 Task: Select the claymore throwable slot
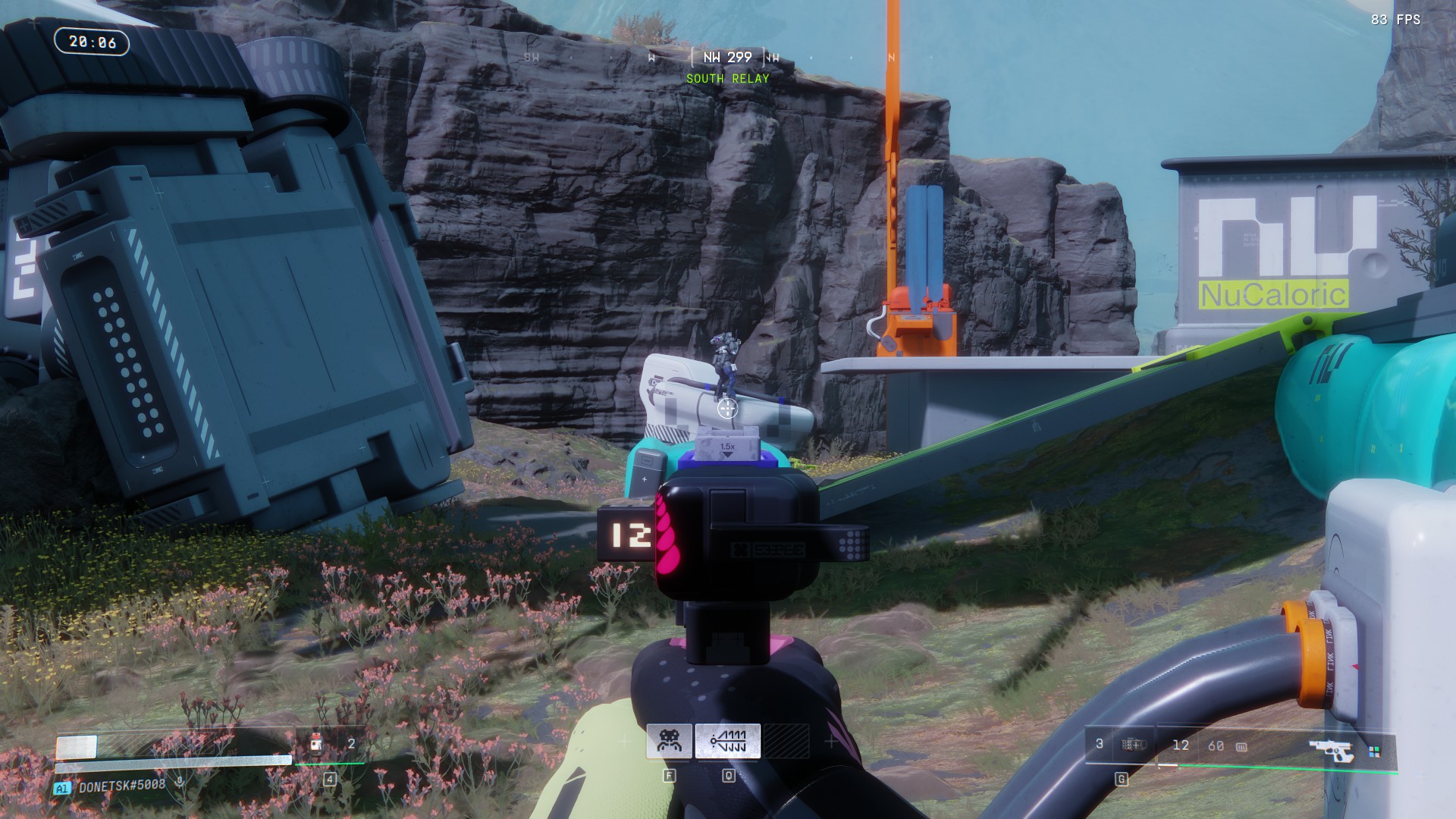[1132, 745]
